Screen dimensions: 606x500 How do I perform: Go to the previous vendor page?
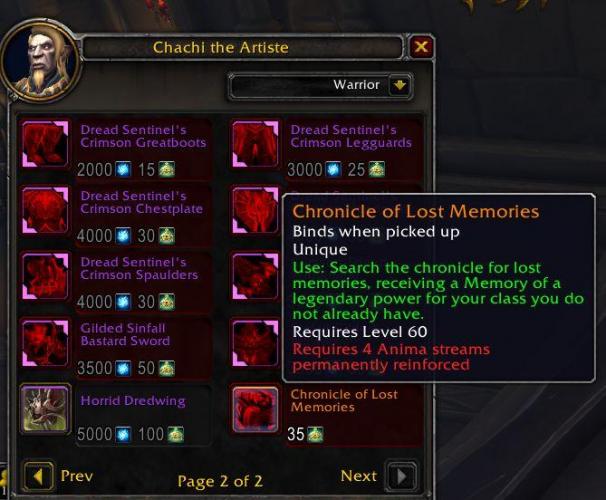[39, 476]
